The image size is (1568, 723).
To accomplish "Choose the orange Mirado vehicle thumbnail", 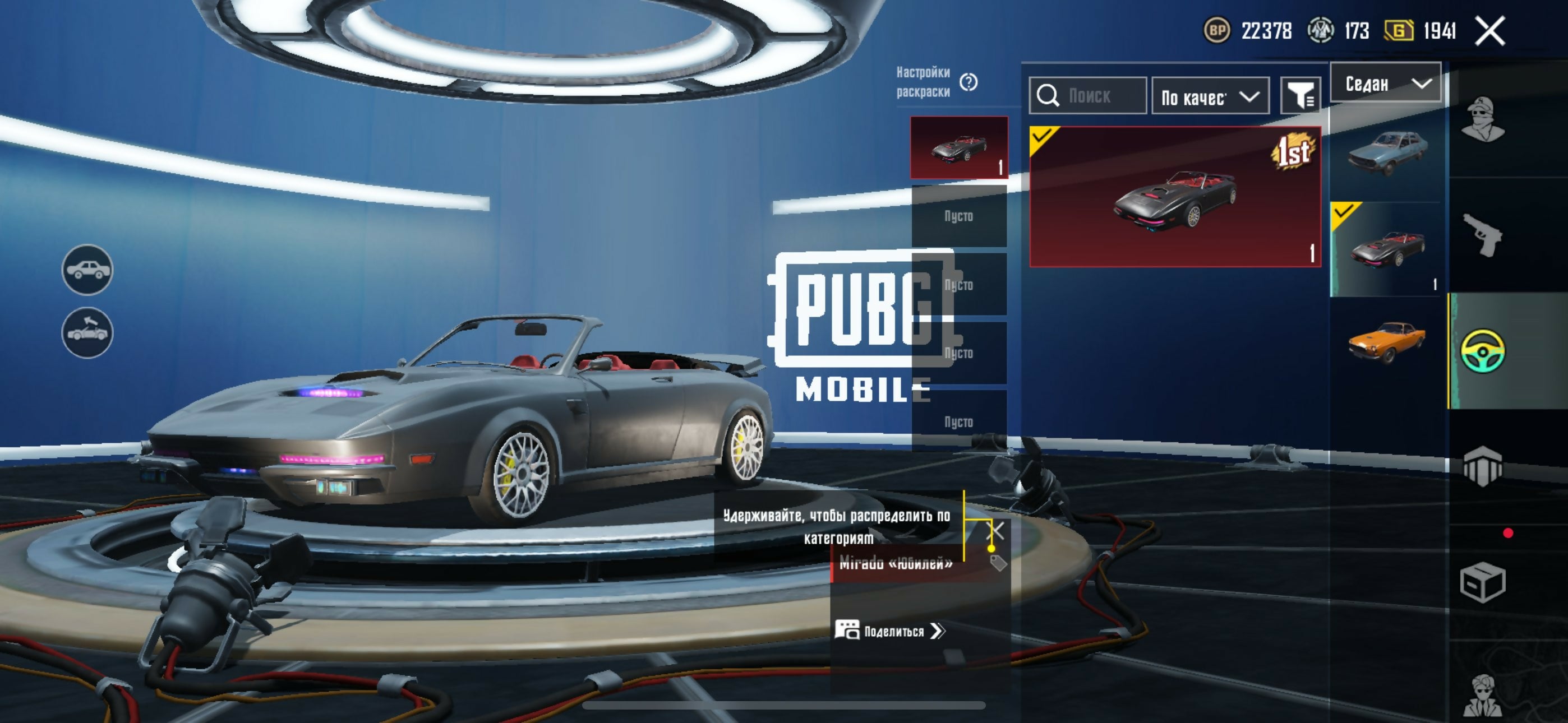I will pyautogui.click(x=1386, y=341).
